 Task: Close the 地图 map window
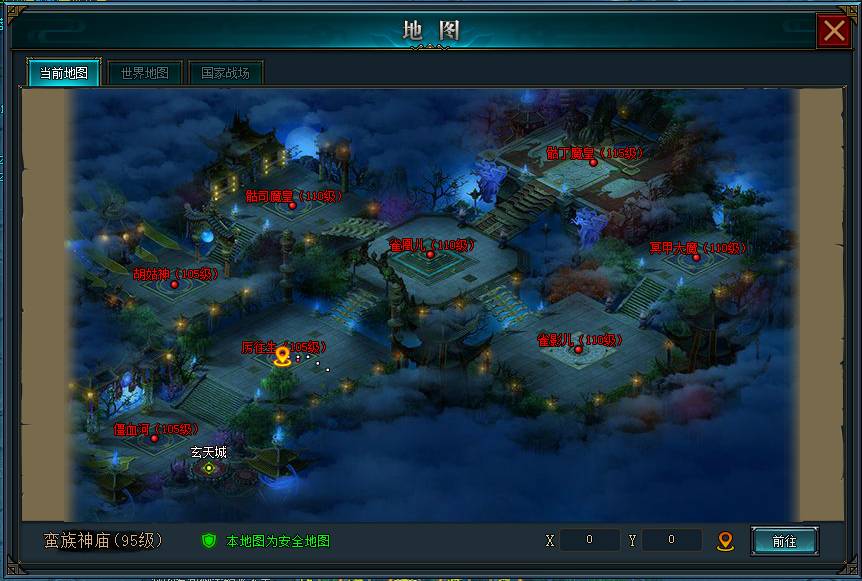coord(834,31)
